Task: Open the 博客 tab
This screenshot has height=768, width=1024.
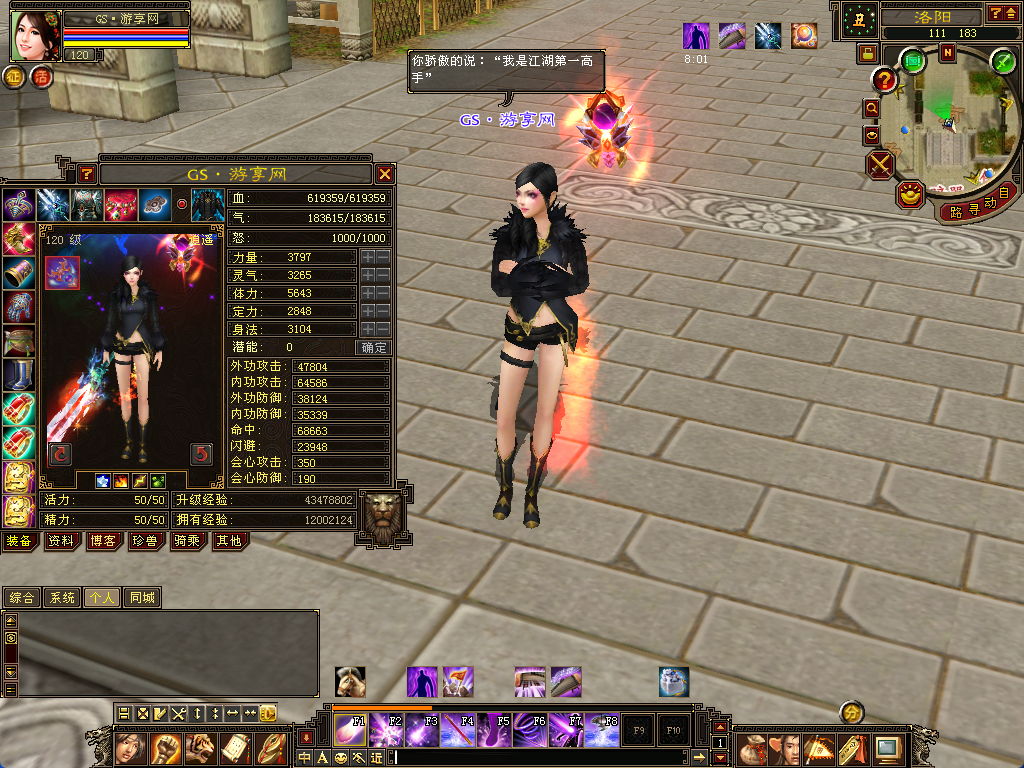Action: click(x=103, y=541)
